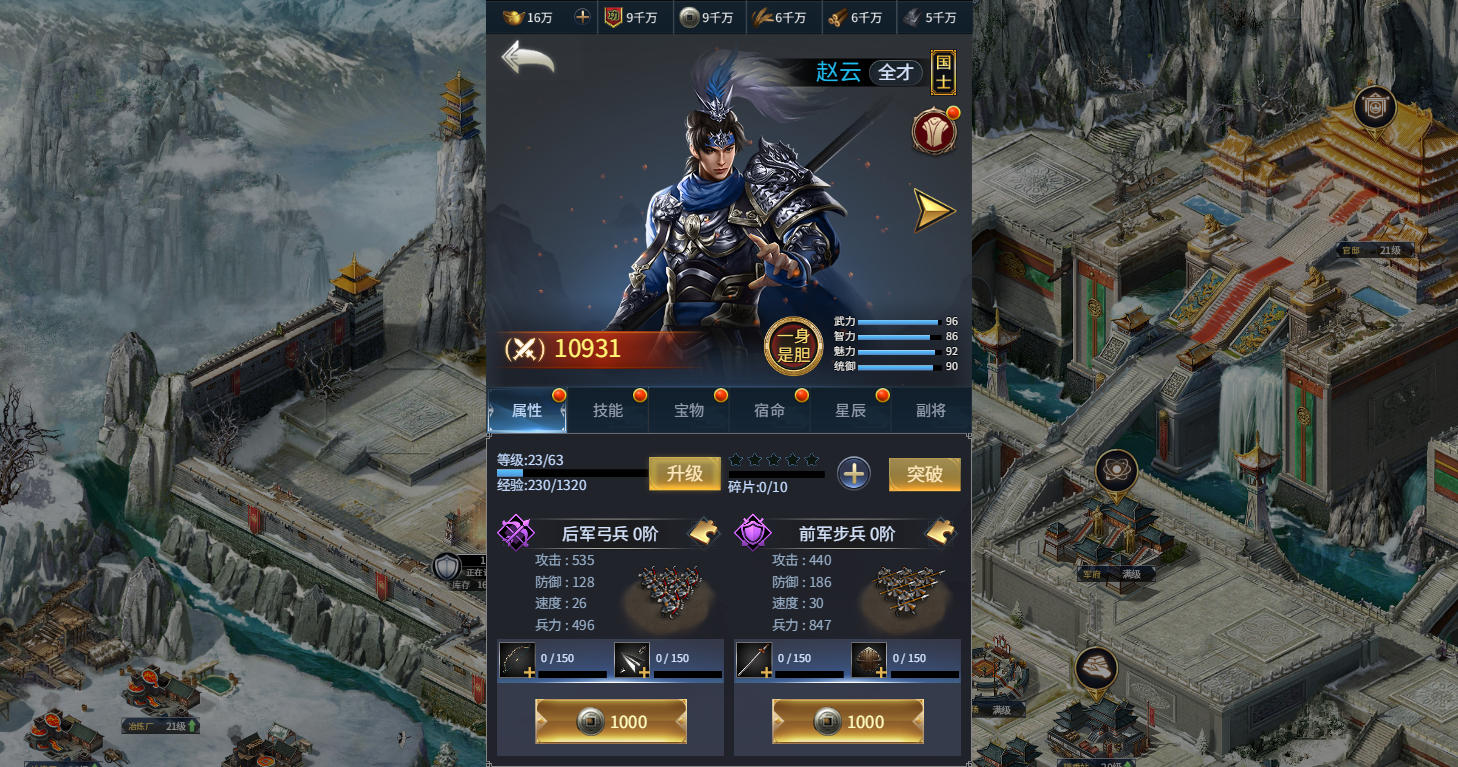The width and height of the screenshot is (1458, 767).
Task: Click the 国士 rank badge
Action: click(x=943, y=72)
